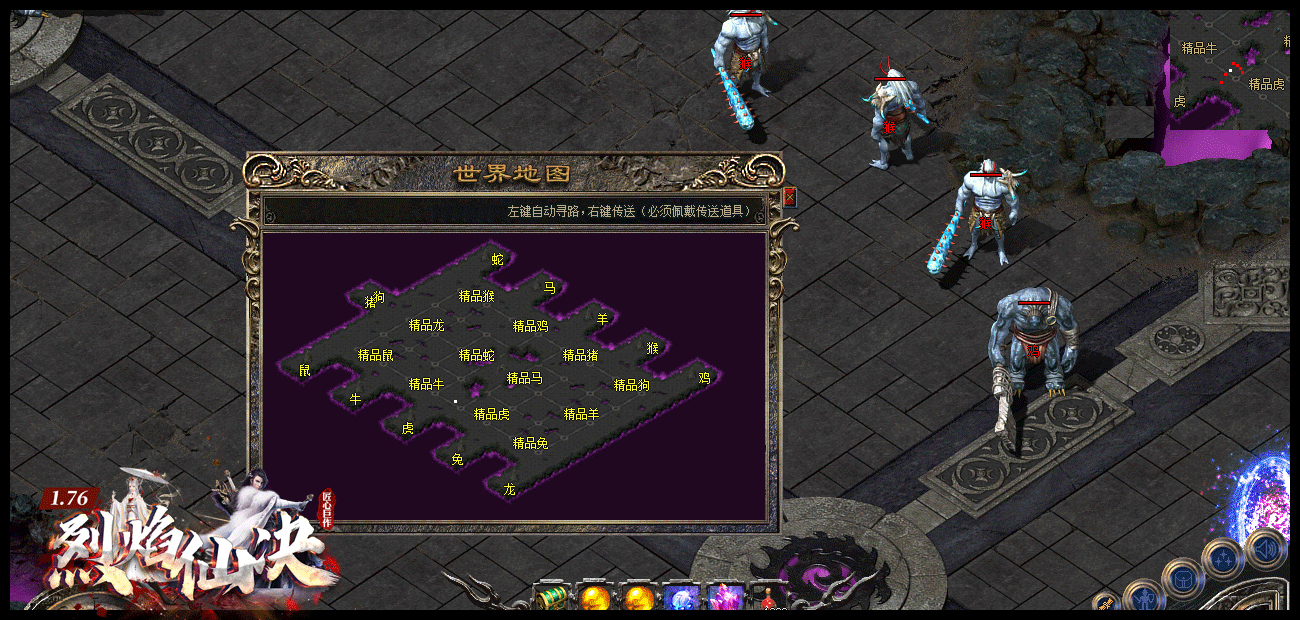
Task: Click the 精品鼠 map label
Action: (376, 355)
